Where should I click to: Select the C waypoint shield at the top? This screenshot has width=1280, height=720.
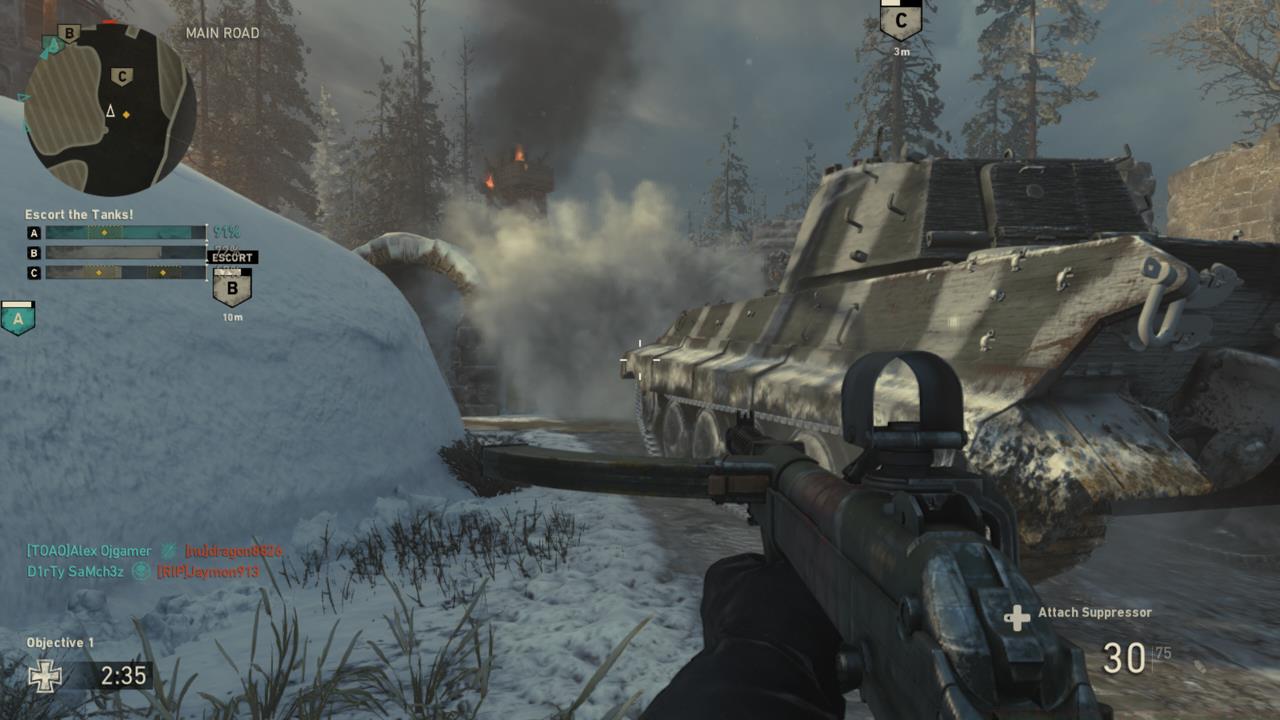tap(903, 20)
